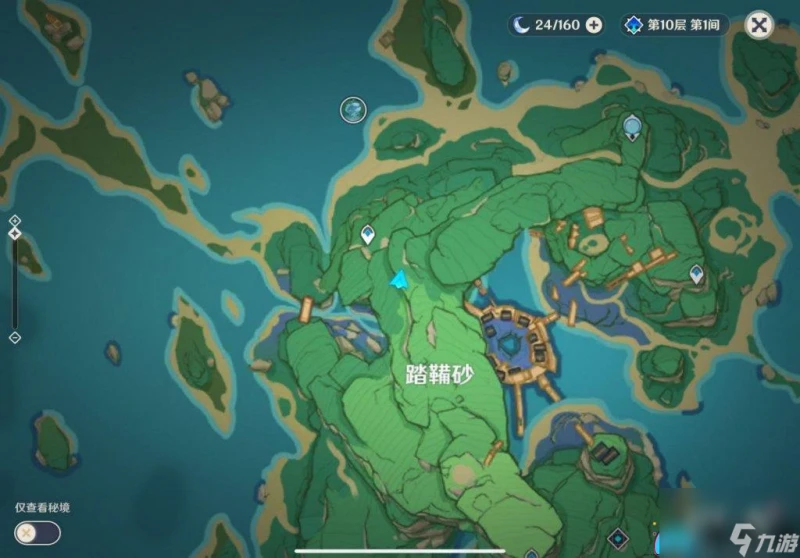This screenshot has height=558, width=800.
Task: Select the teleport waypoint nearest the cyan player arrow
Action: [x=368, y=236]
